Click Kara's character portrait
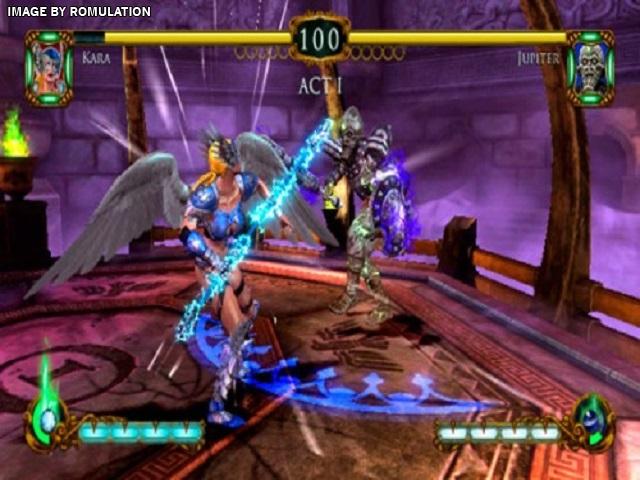Screen dimensions: 640x480 [x=49, y=66]
